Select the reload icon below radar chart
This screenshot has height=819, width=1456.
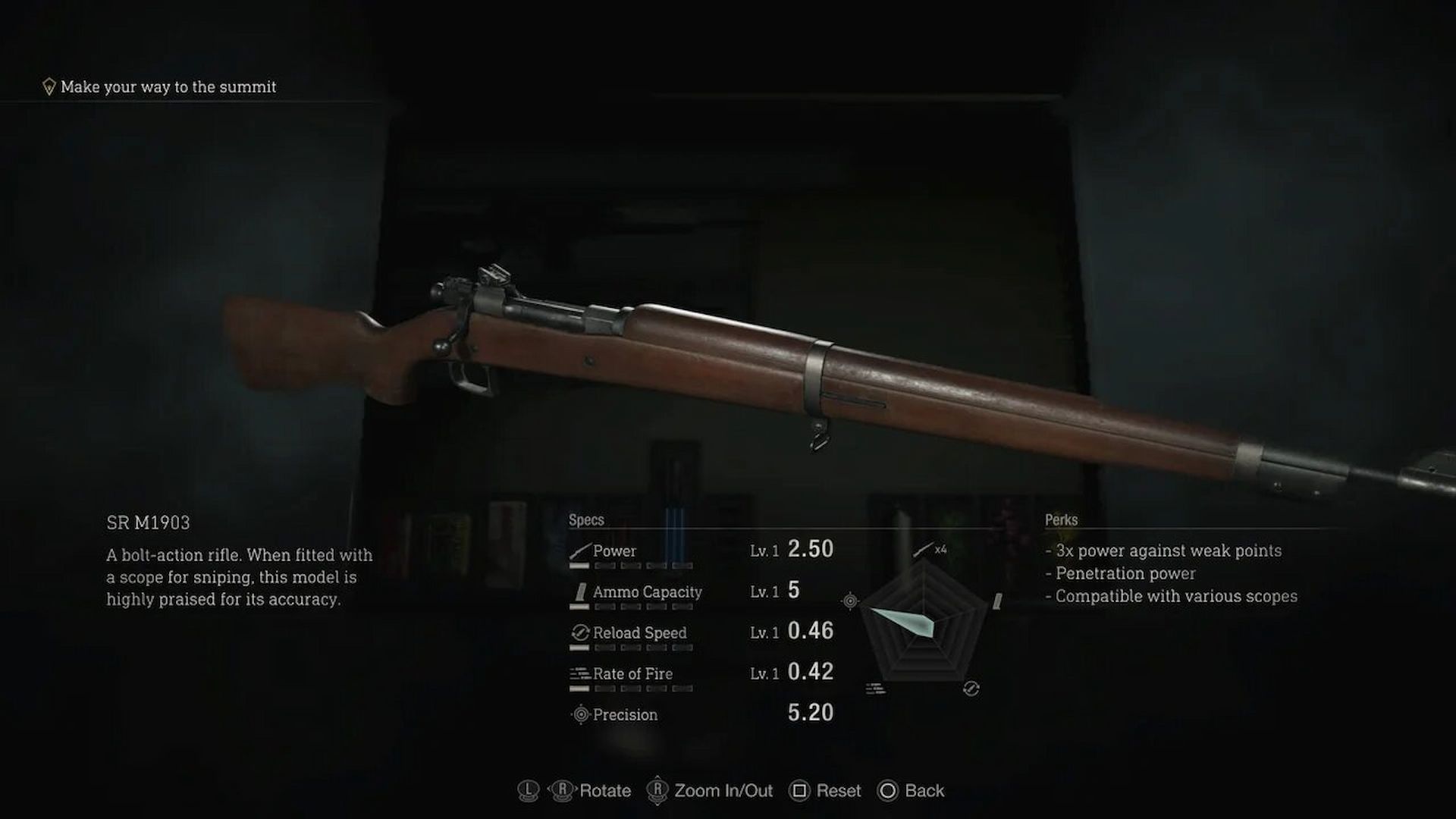click(x=971, y=688)
